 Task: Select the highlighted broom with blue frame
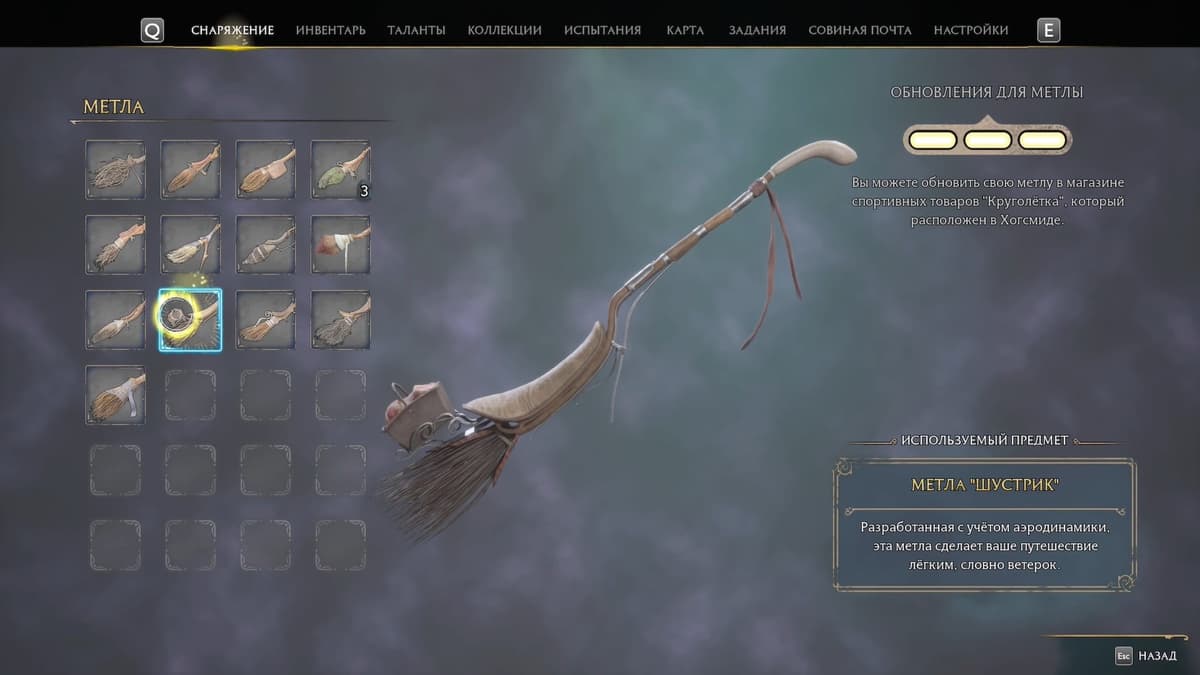(190, 320)
